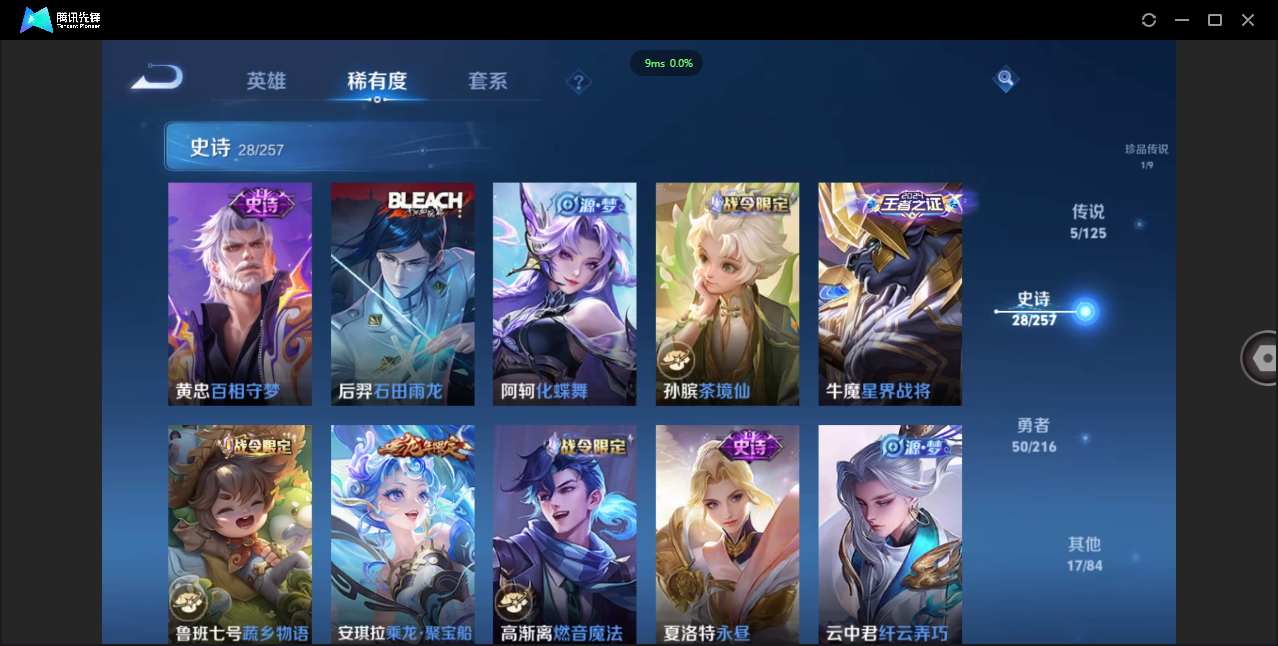Open the 云中君 纤云弄巧 skin card
Screen dimensions: 1278x646
(890, 534)
